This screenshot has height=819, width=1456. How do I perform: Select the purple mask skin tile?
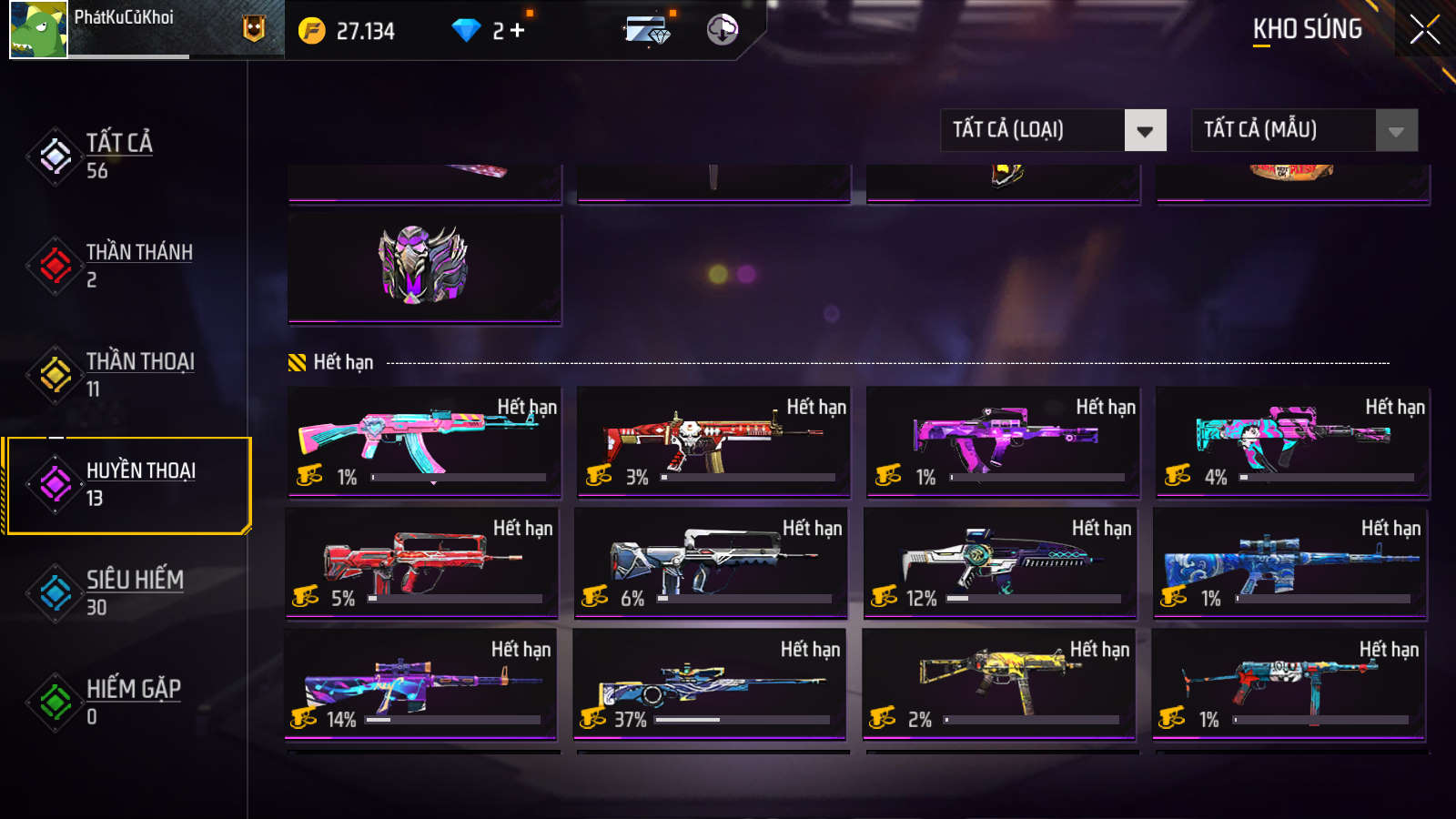[x=424, y=268]
